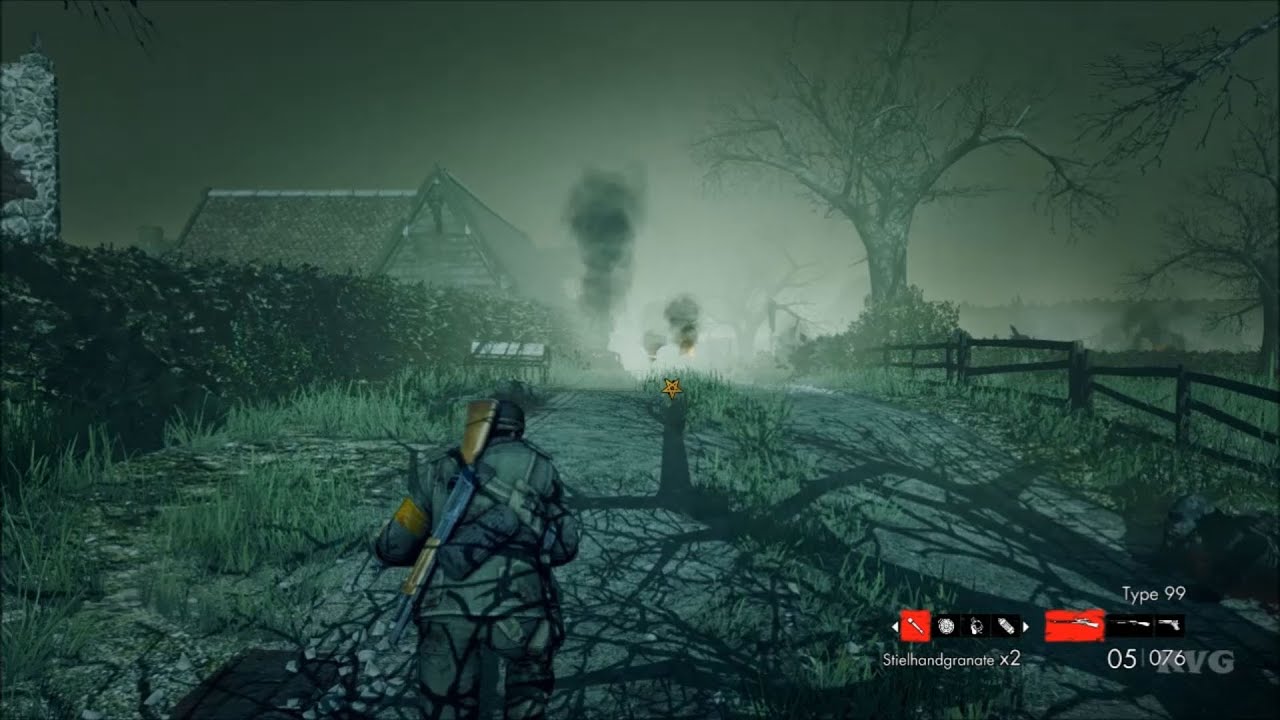Click the right arrow of item selector
1280x720 pixels.
(x=1025, y=626)
